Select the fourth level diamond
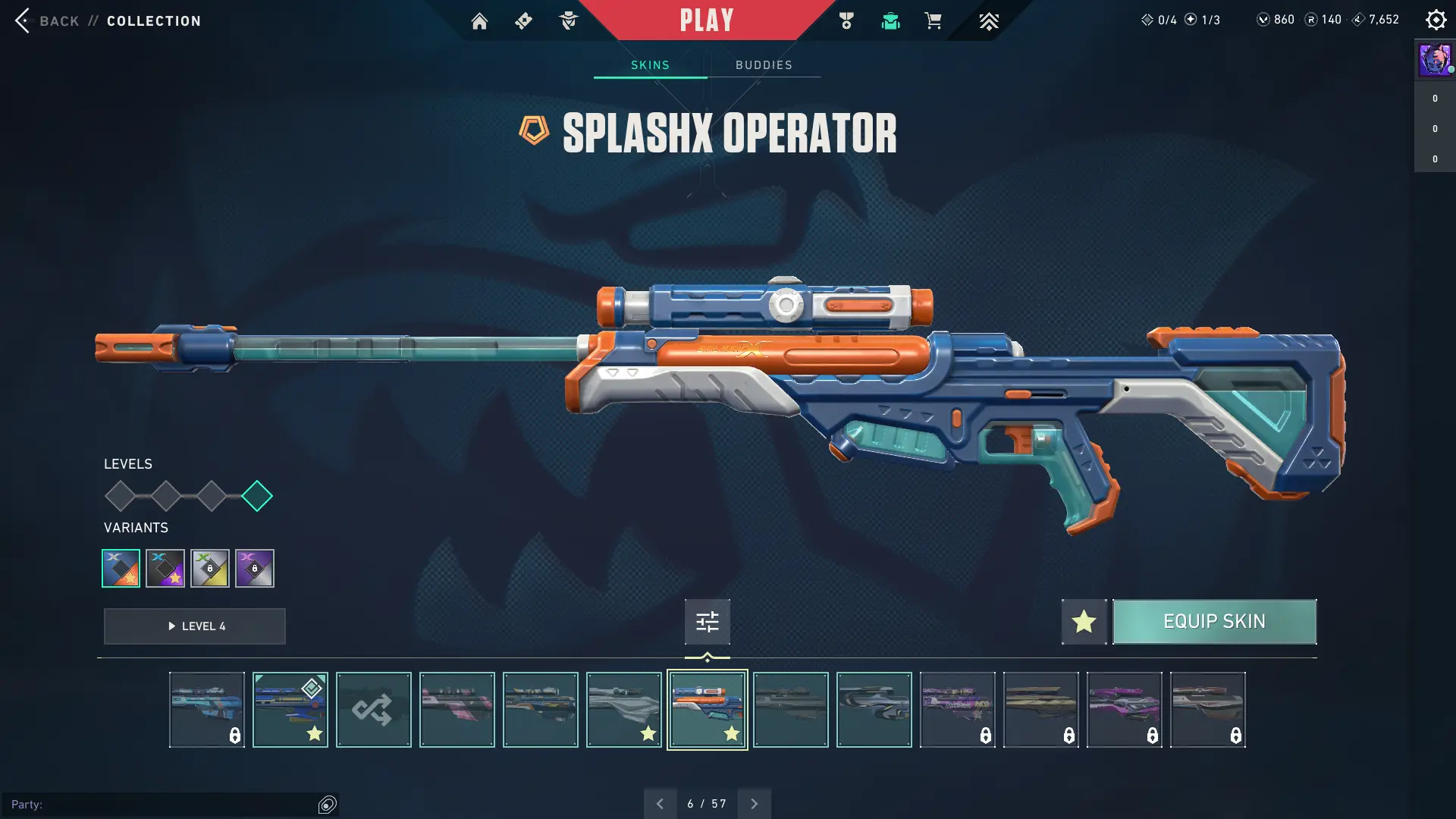 [257, 496]
